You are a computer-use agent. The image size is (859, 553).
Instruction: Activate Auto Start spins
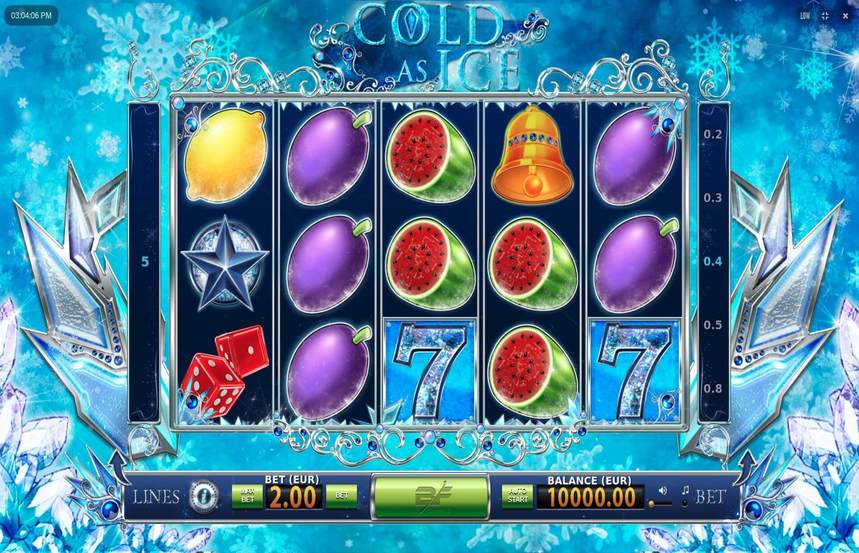[517, 495]
